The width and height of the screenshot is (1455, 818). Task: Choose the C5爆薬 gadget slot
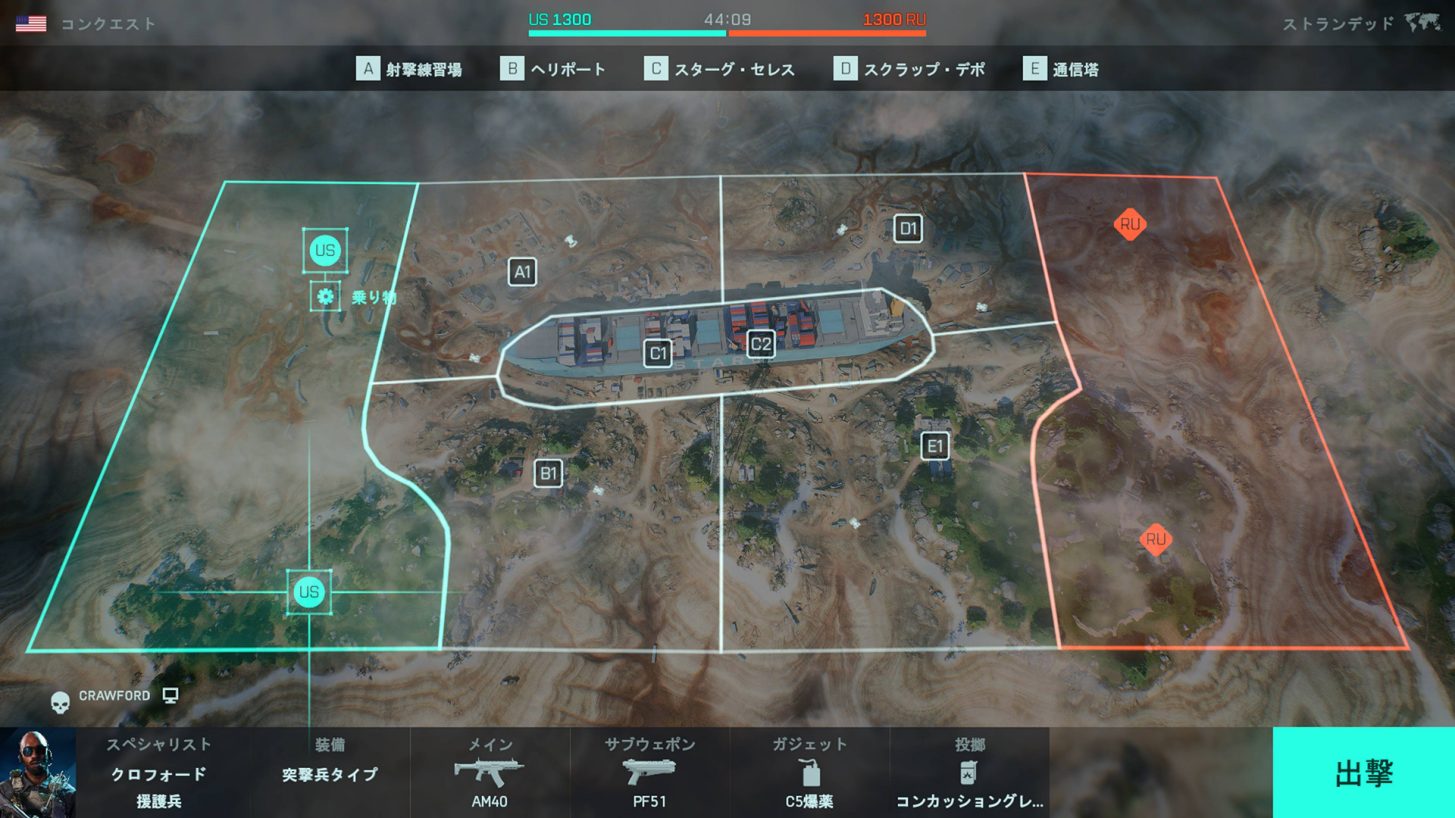pyautogui.click(x=809, y=773)
